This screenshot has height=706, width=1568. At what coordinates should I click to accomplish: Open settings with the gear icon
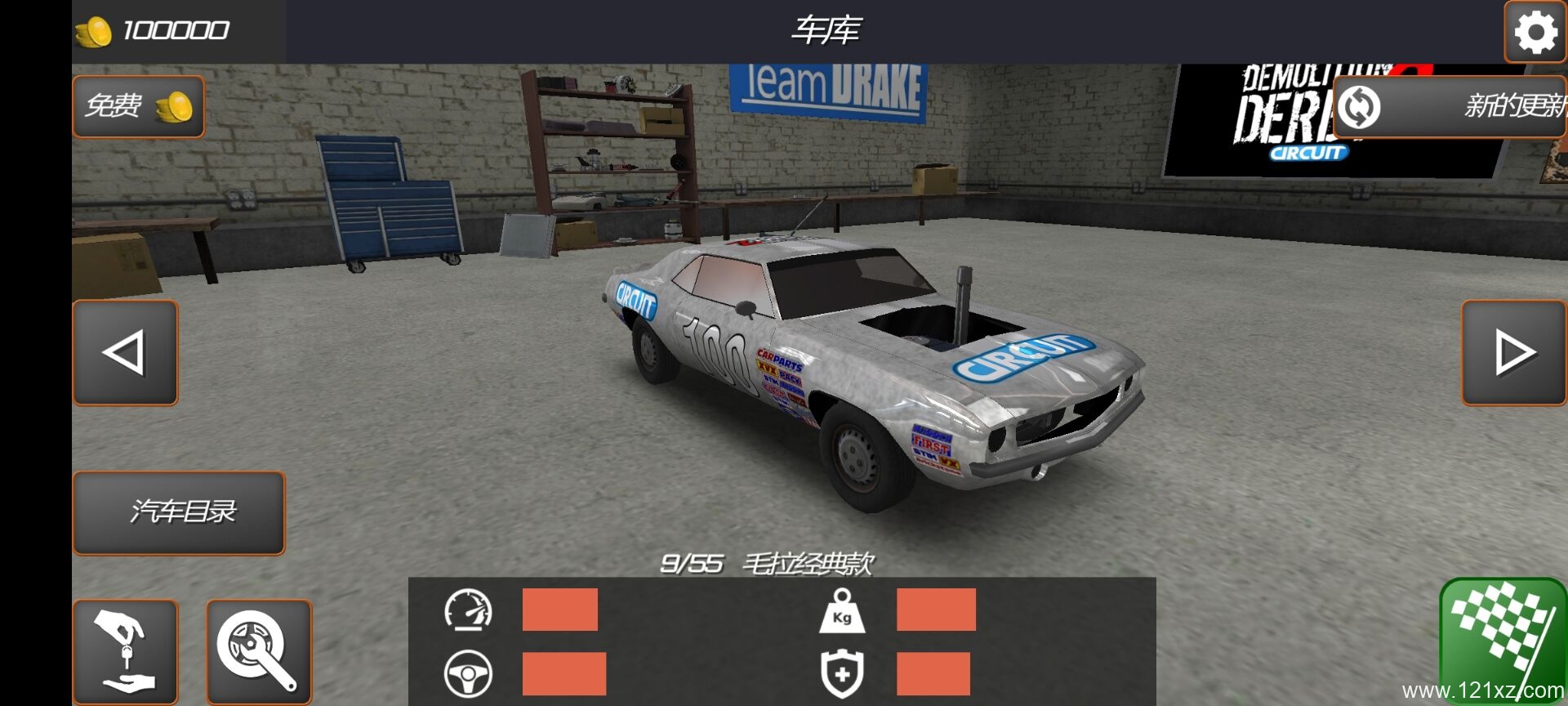coord(1535,33)
